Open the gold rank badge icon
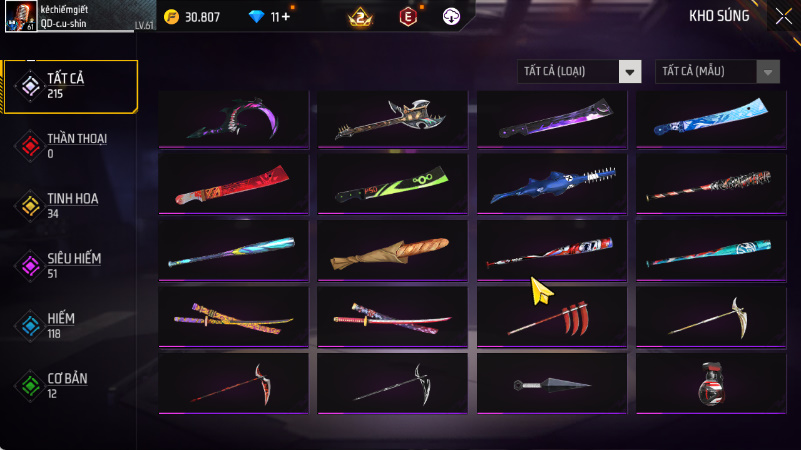The height and width of the screenshot is (450, 801). click(x=360, y=17)
